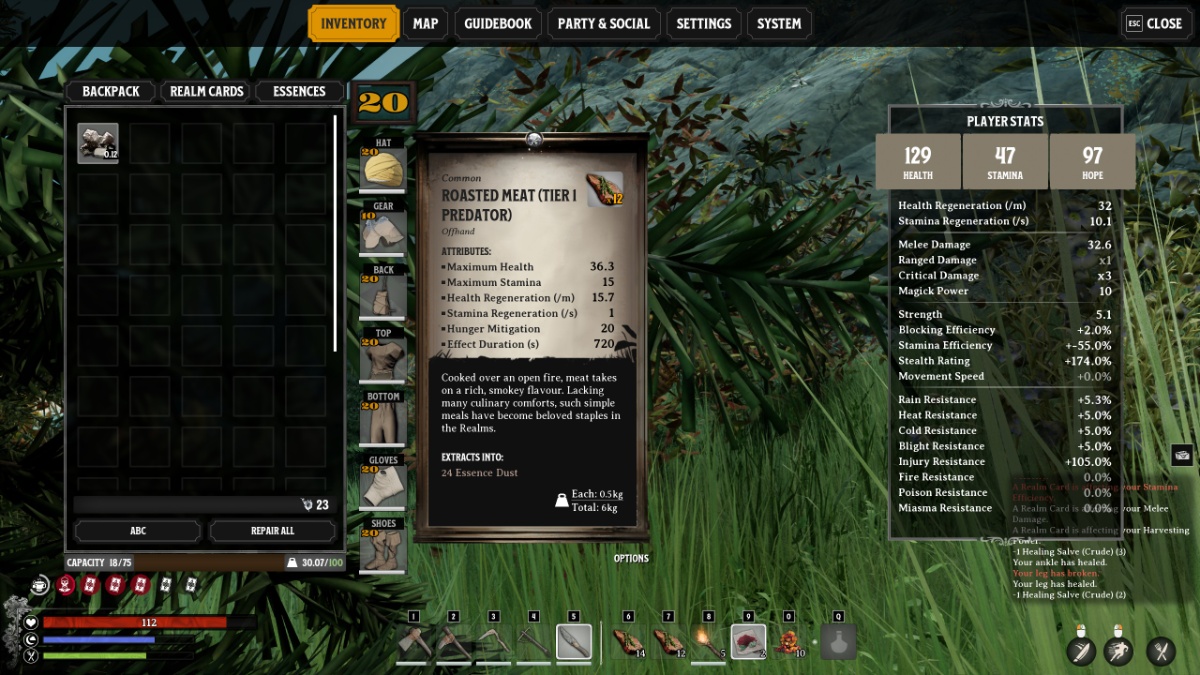Viewport: 1200px width, 675px height.
Task: Choose the axe in hotbar slot 1
Action: point(413,642)
